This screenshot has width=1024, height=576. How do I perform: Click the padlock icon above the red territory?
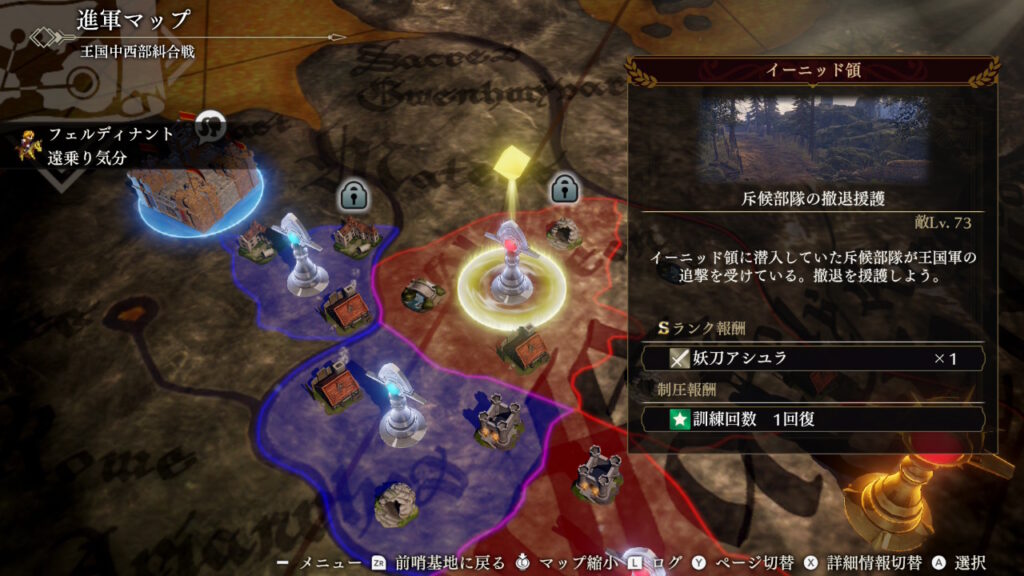[565, 188]
